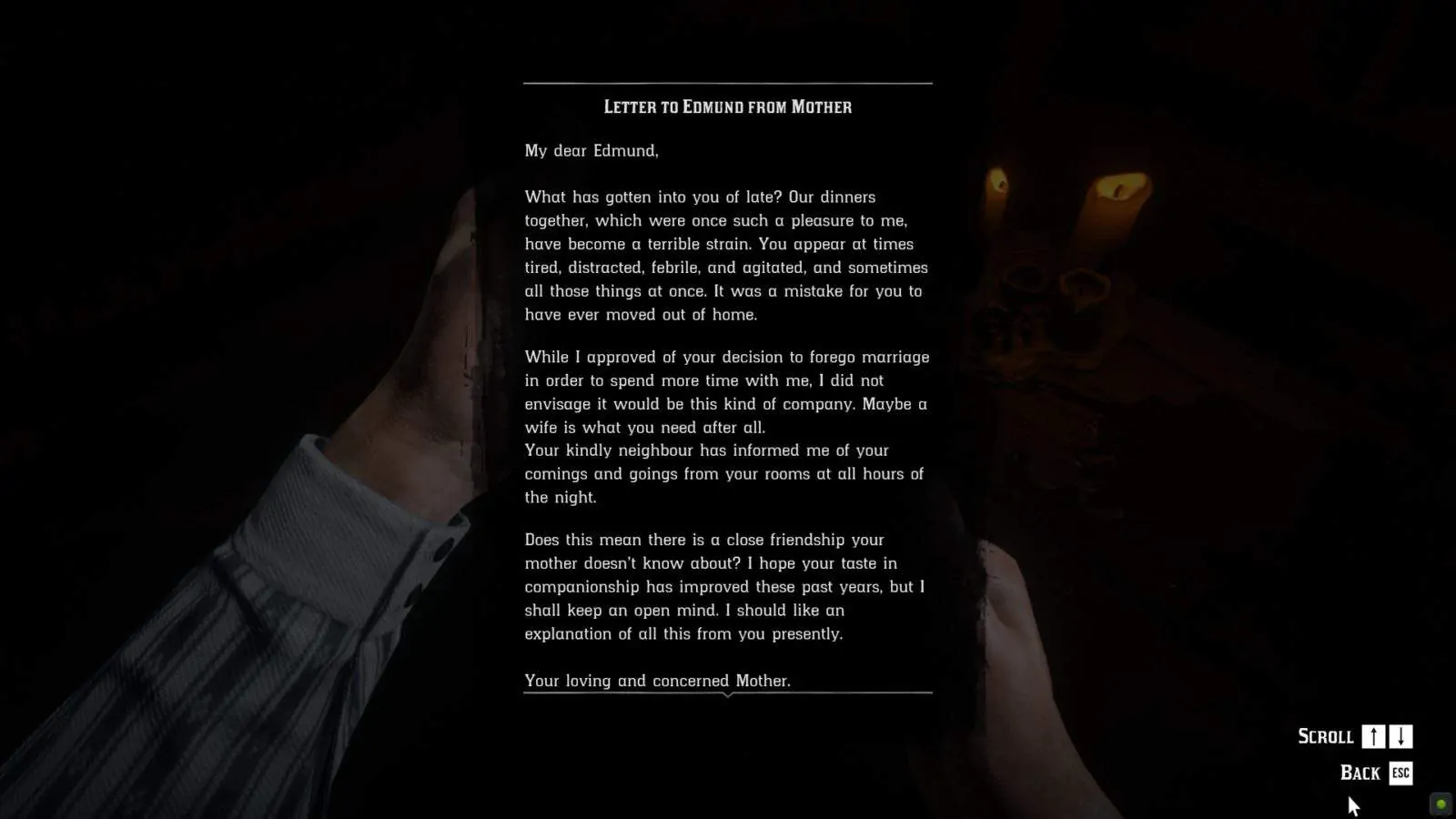Click the divider chevron under 'concerned Mother'
Viewport: 1456px width, 819px height.
728,695
